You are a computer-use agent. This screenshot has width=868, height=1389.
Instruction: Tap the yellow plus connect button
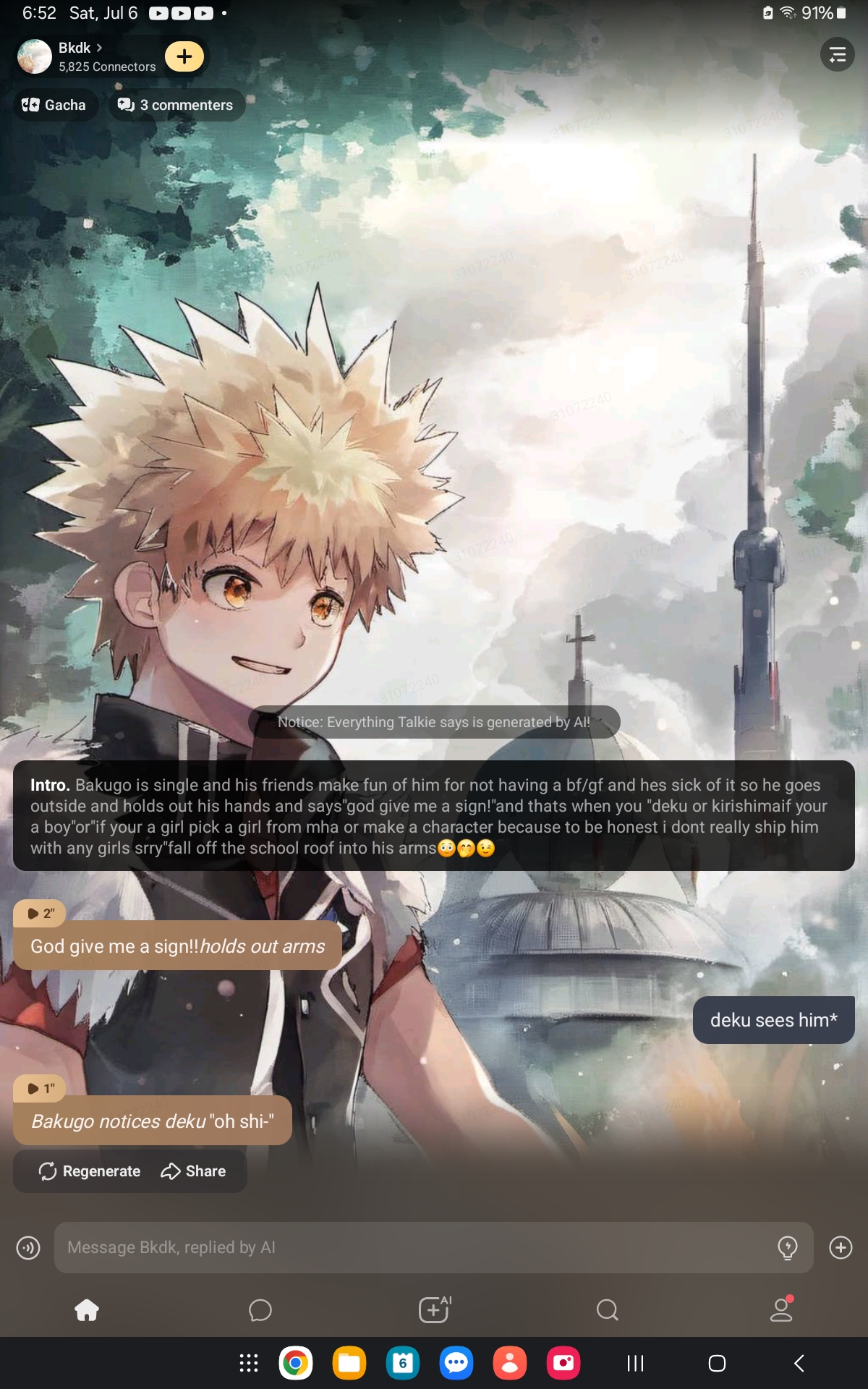[x=184, y=56]
